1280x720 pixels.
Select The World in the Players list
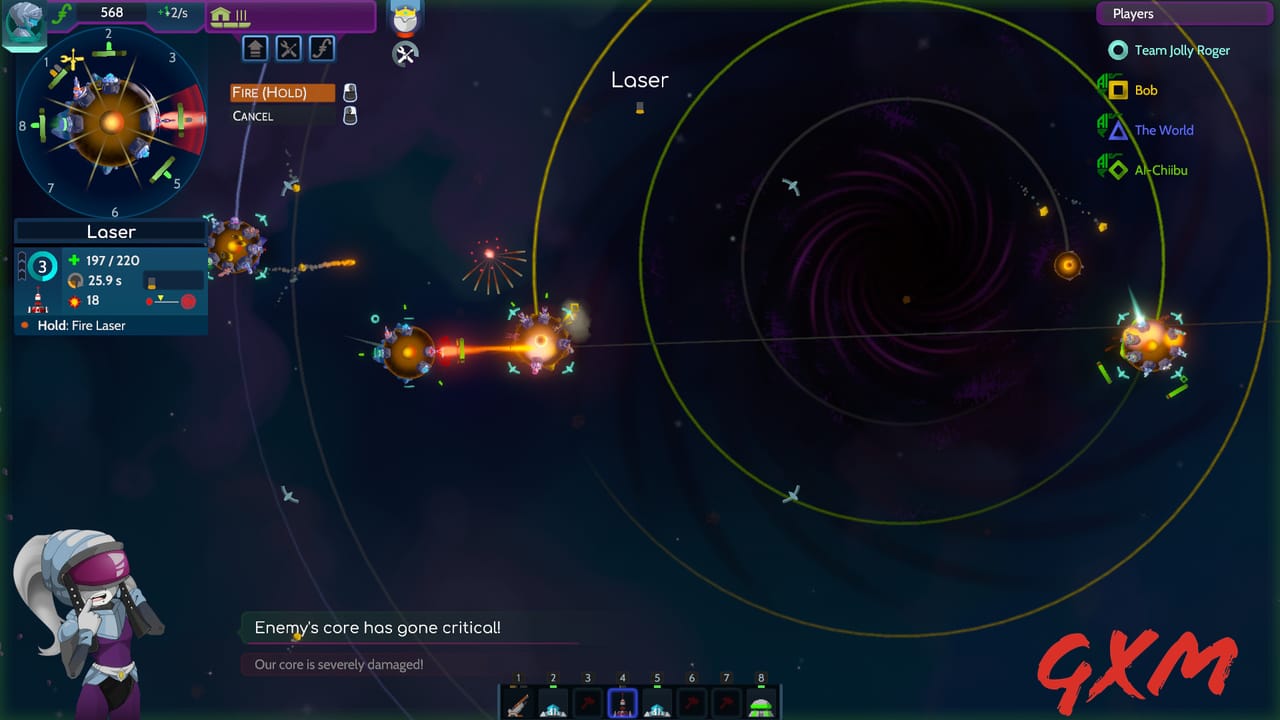click(x=1162, y=130)
